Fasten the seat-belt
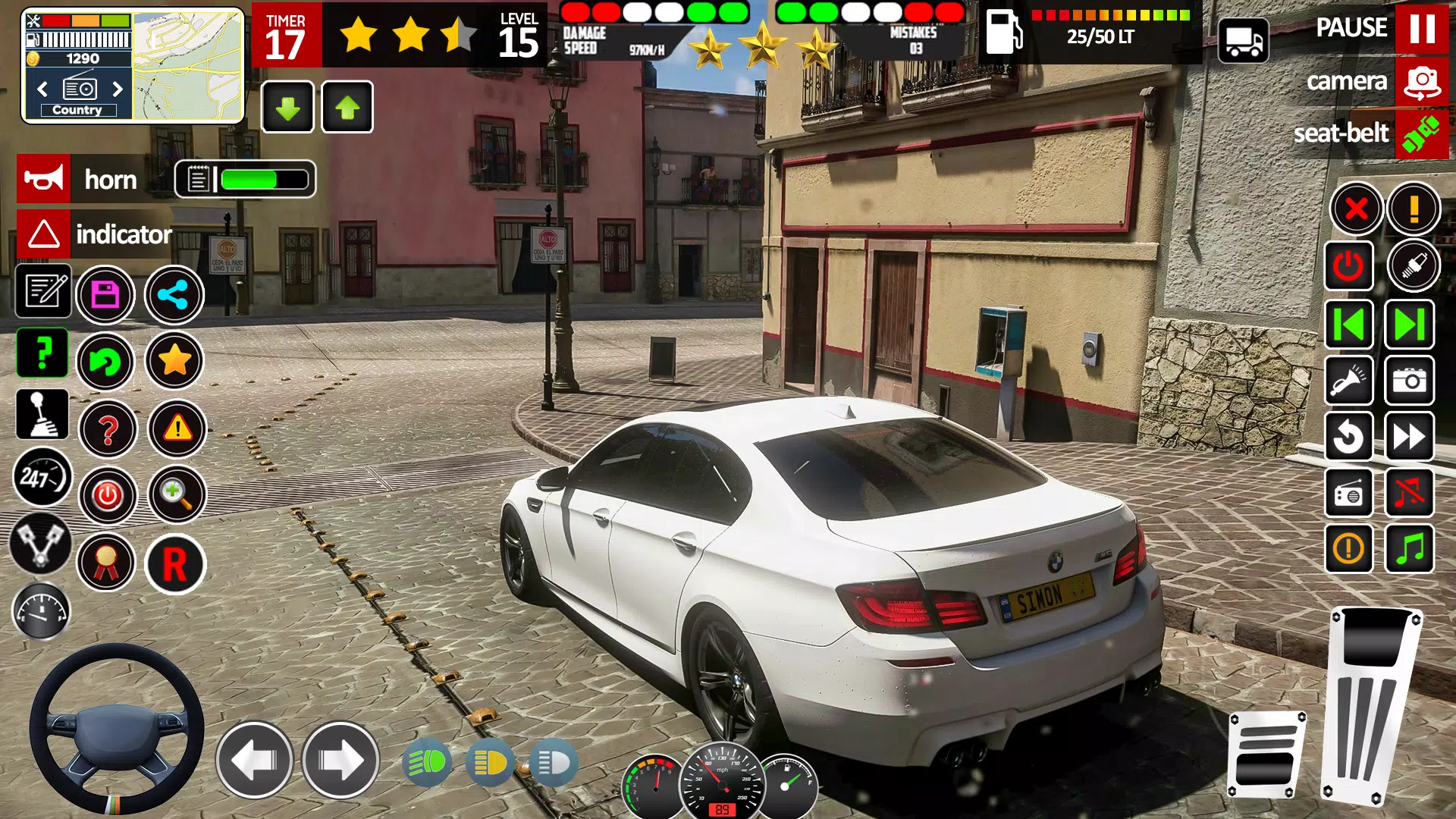1456x819 pixels. click(x=1421, y=133)
